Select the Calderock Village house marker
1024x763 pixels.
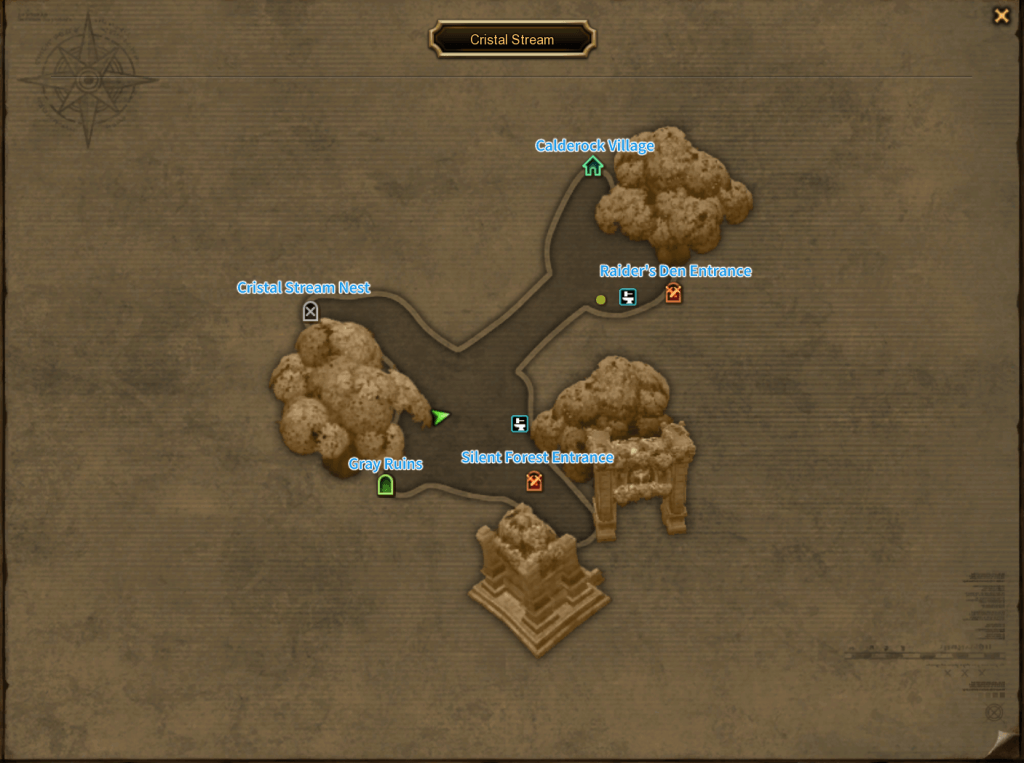click(593, 166)
